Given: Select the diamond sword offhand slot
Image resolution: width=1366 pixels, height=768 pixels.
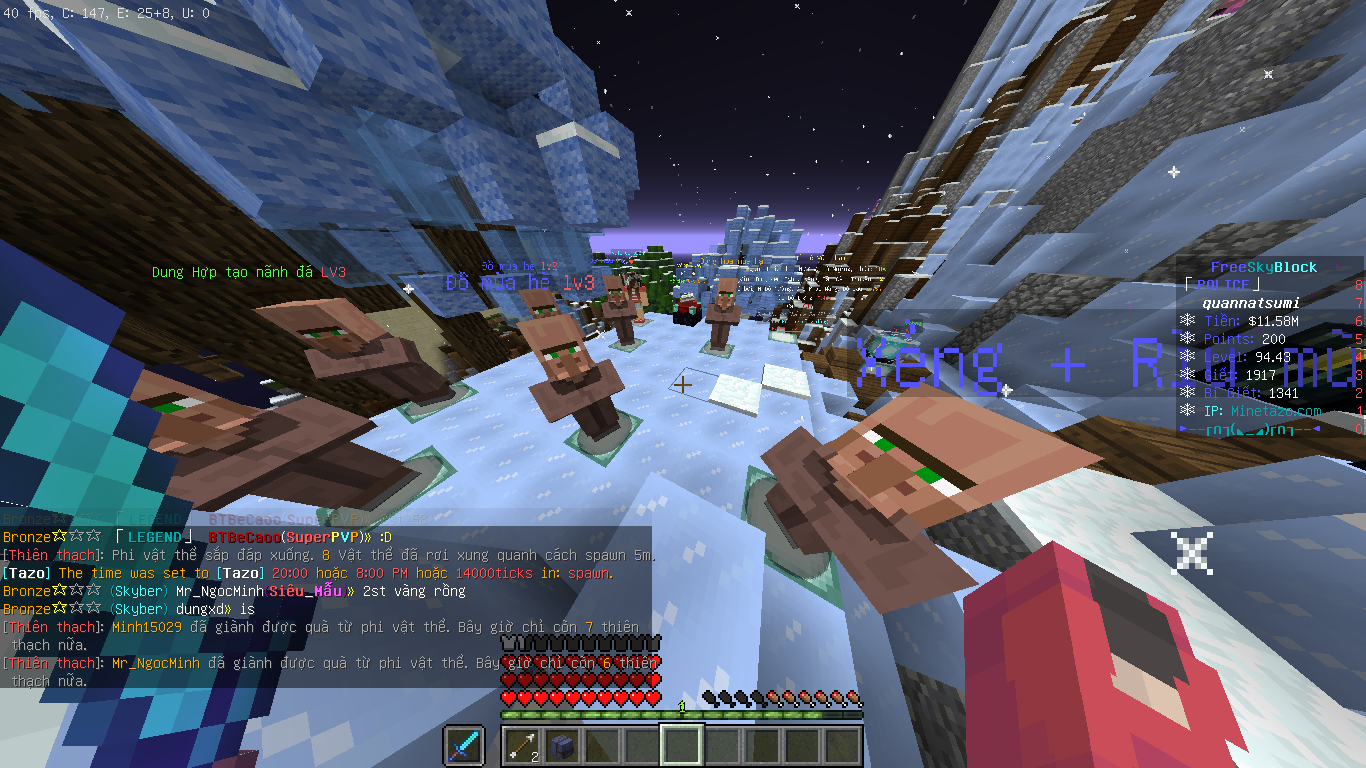Looking at the screenshot, I should point(464,746).
